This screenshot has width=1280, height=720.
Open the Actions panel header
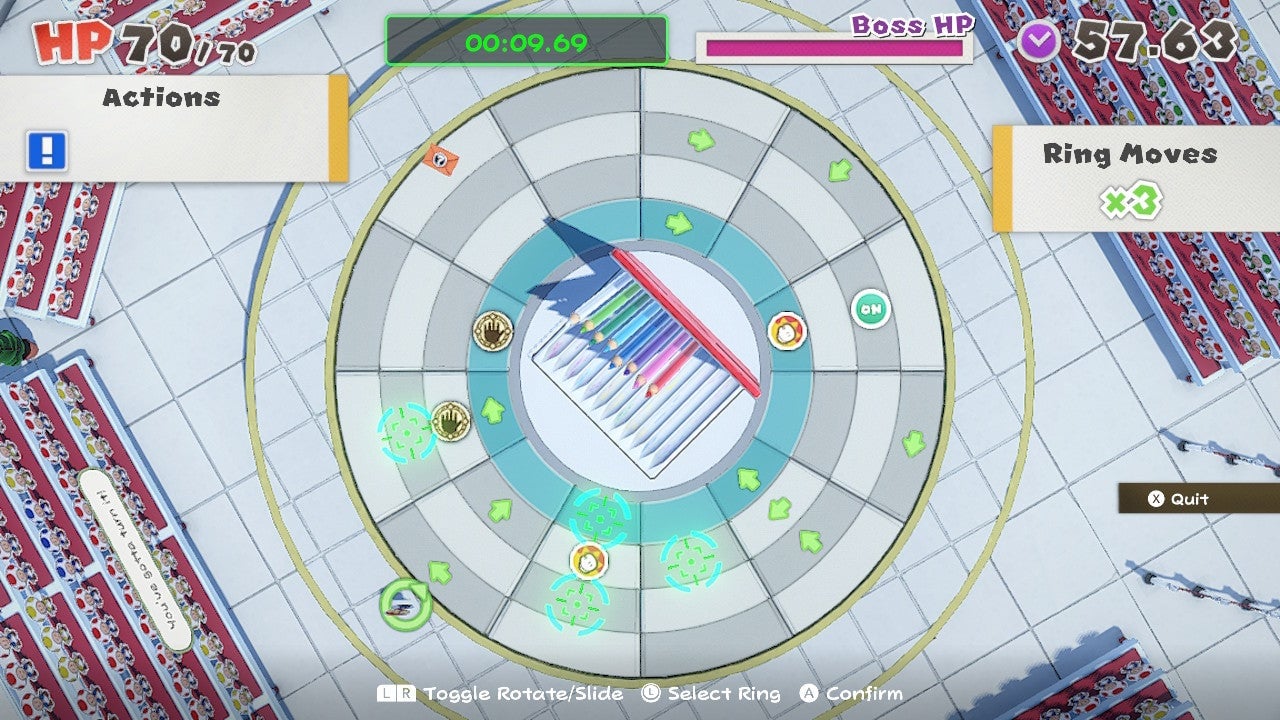[160, 98]
